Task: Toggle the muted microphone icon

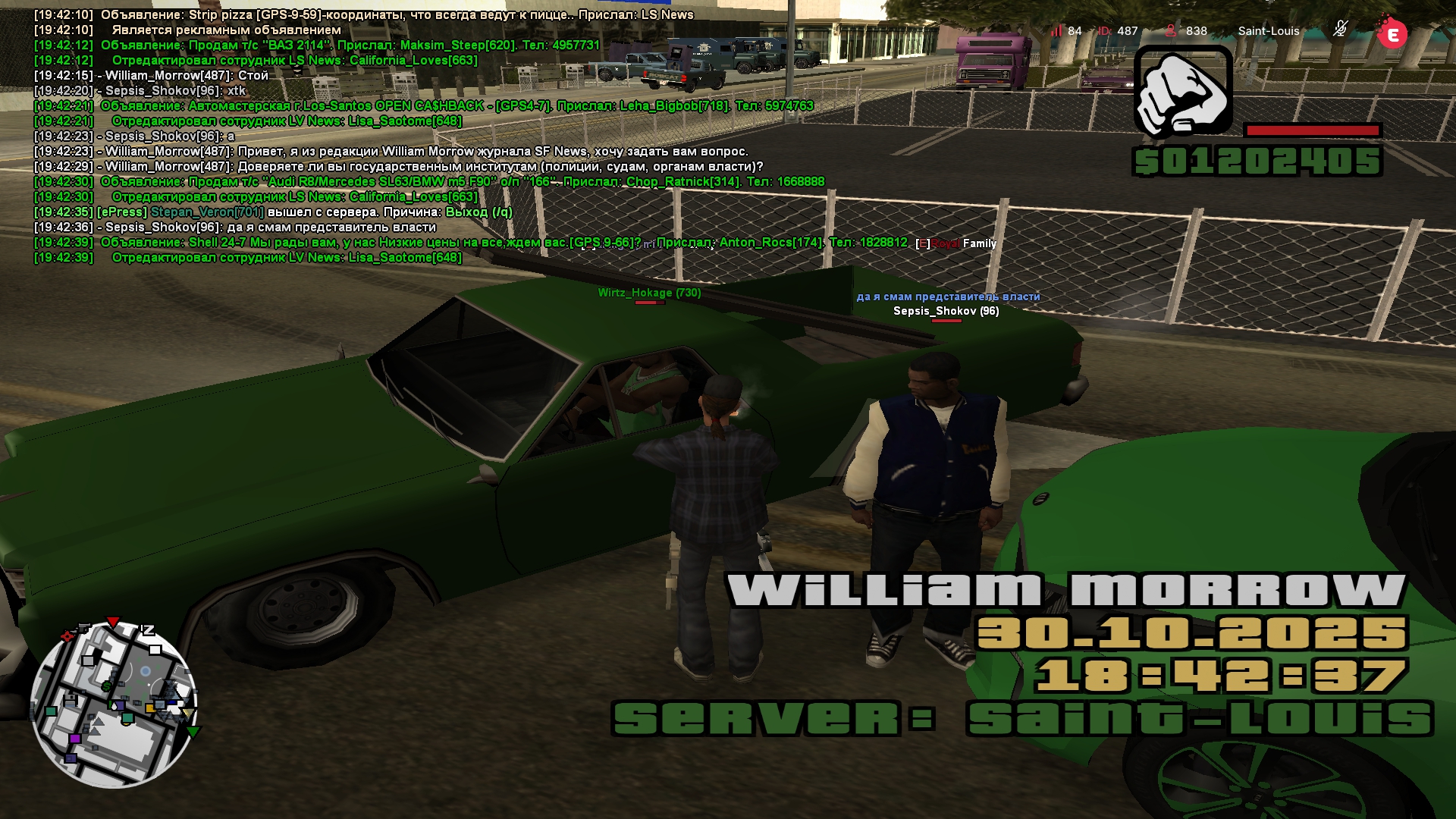Action: click(1340, 30)
